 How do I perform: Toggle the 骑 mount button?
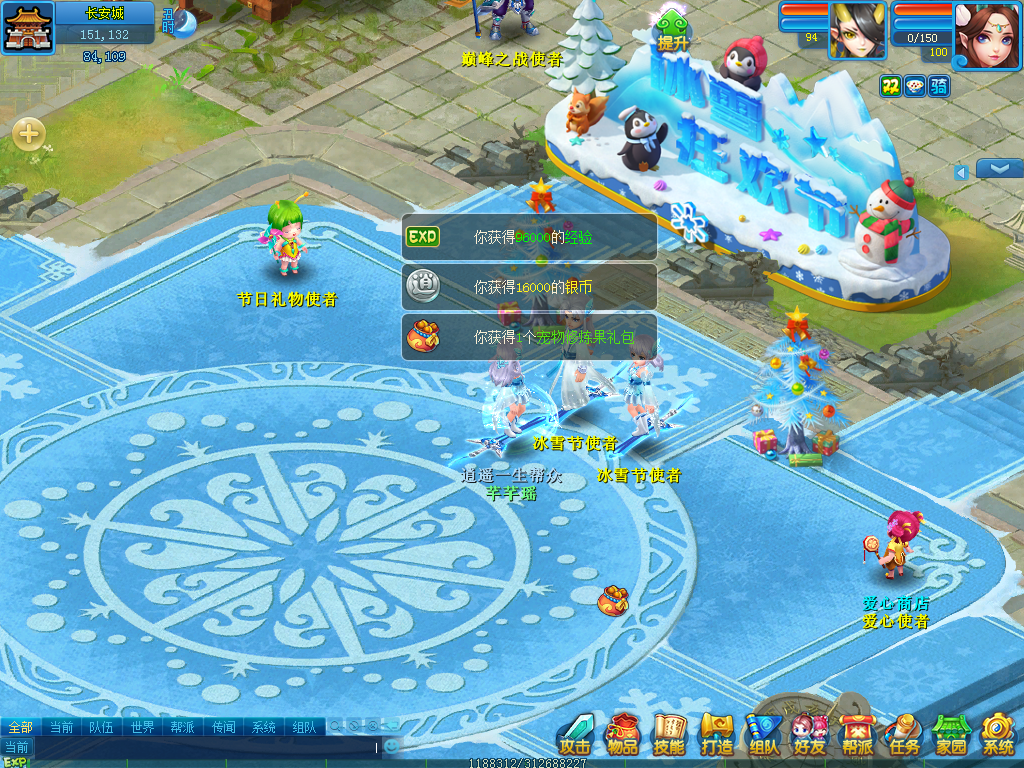point(938,86)
